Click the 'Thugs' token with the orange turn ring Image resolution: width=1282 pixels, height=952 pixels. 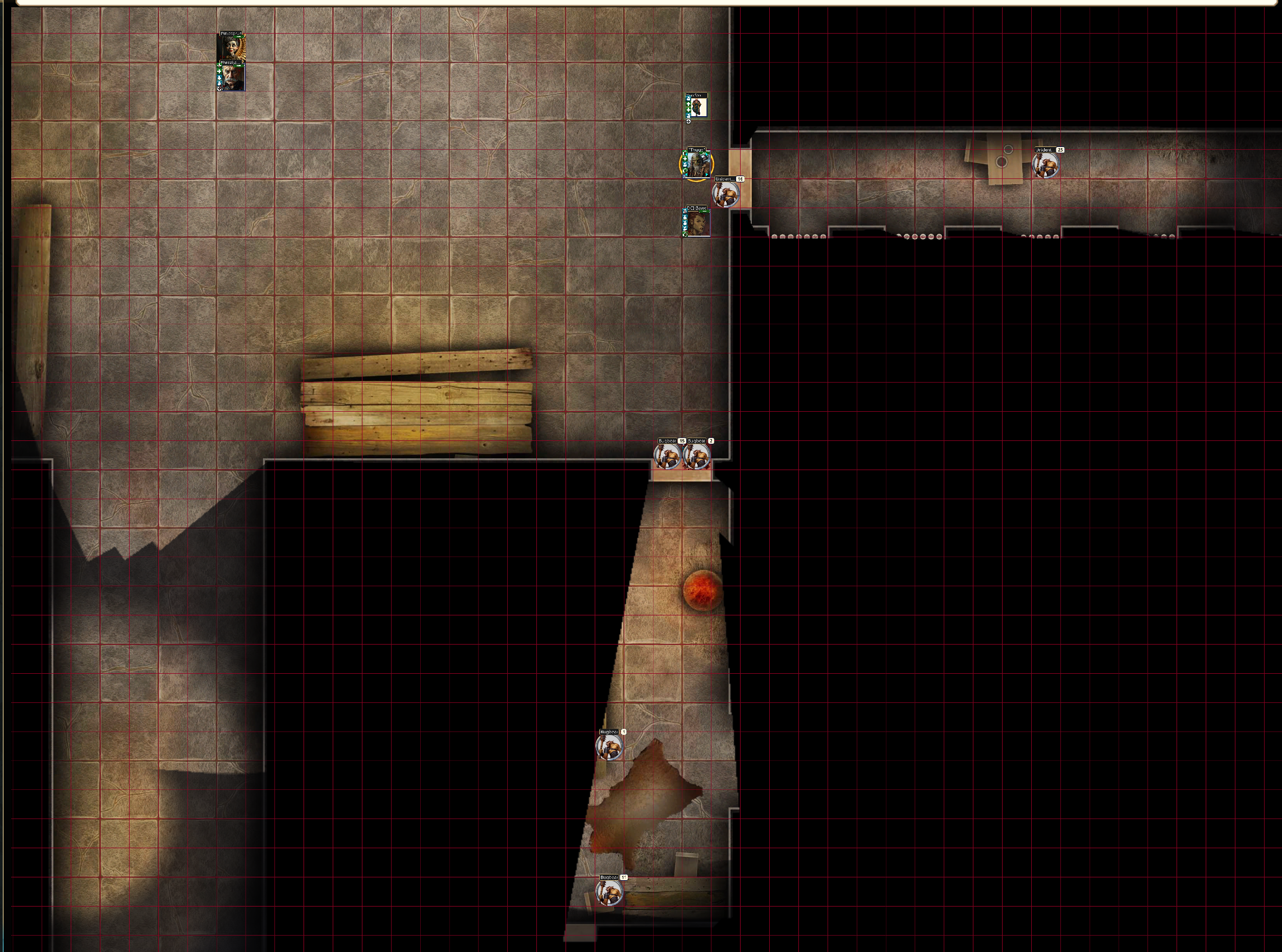697,165
